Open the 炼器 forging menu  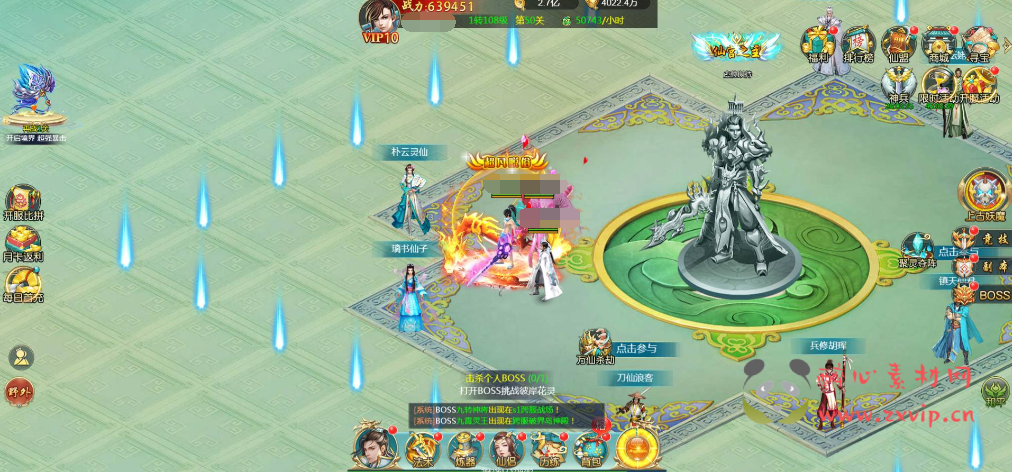463,447
